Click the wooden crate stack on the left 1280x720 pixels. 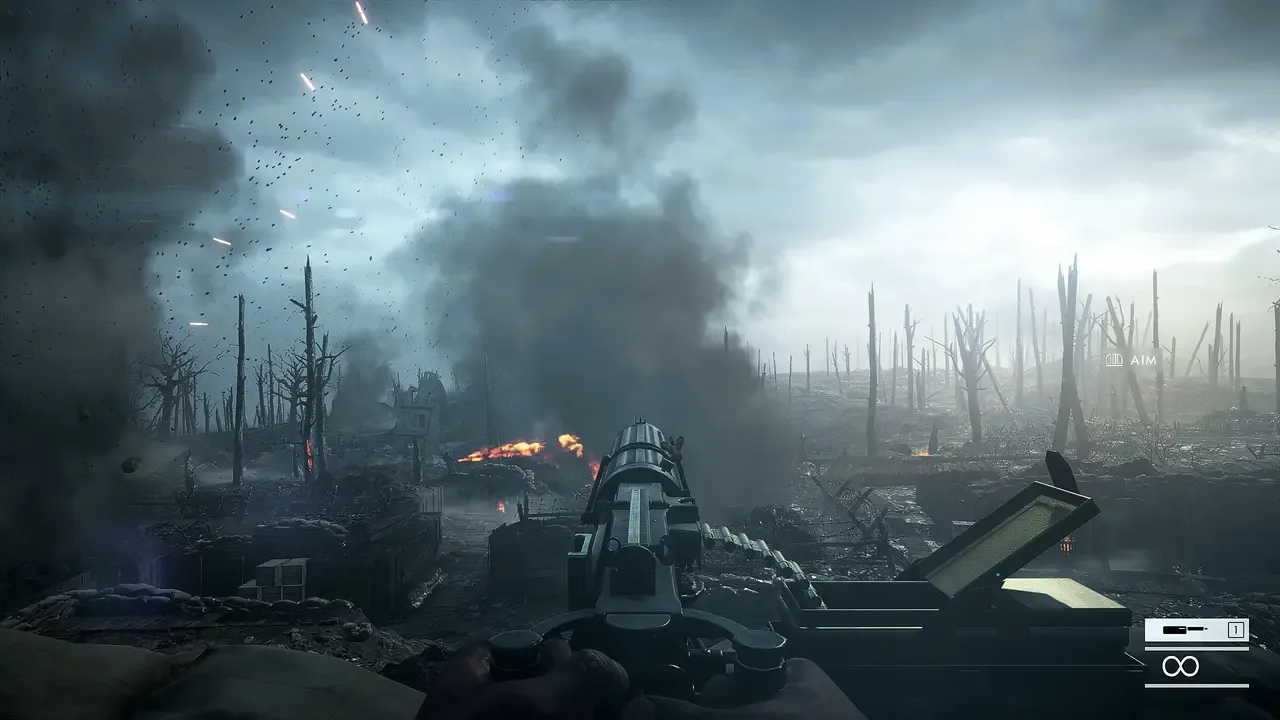[x=280, y=575]
